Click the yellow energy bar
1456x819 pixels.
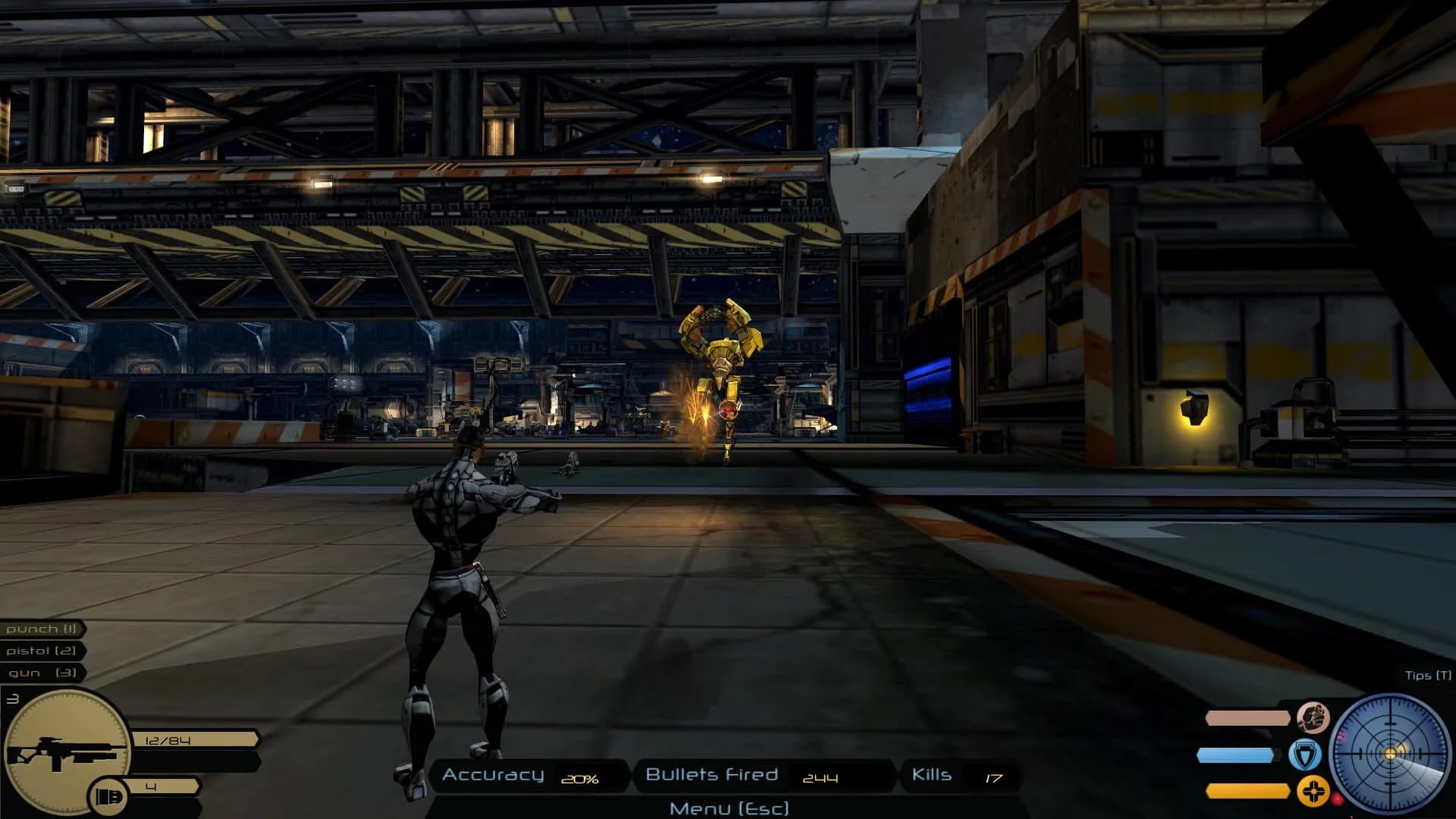(1251, 792)
